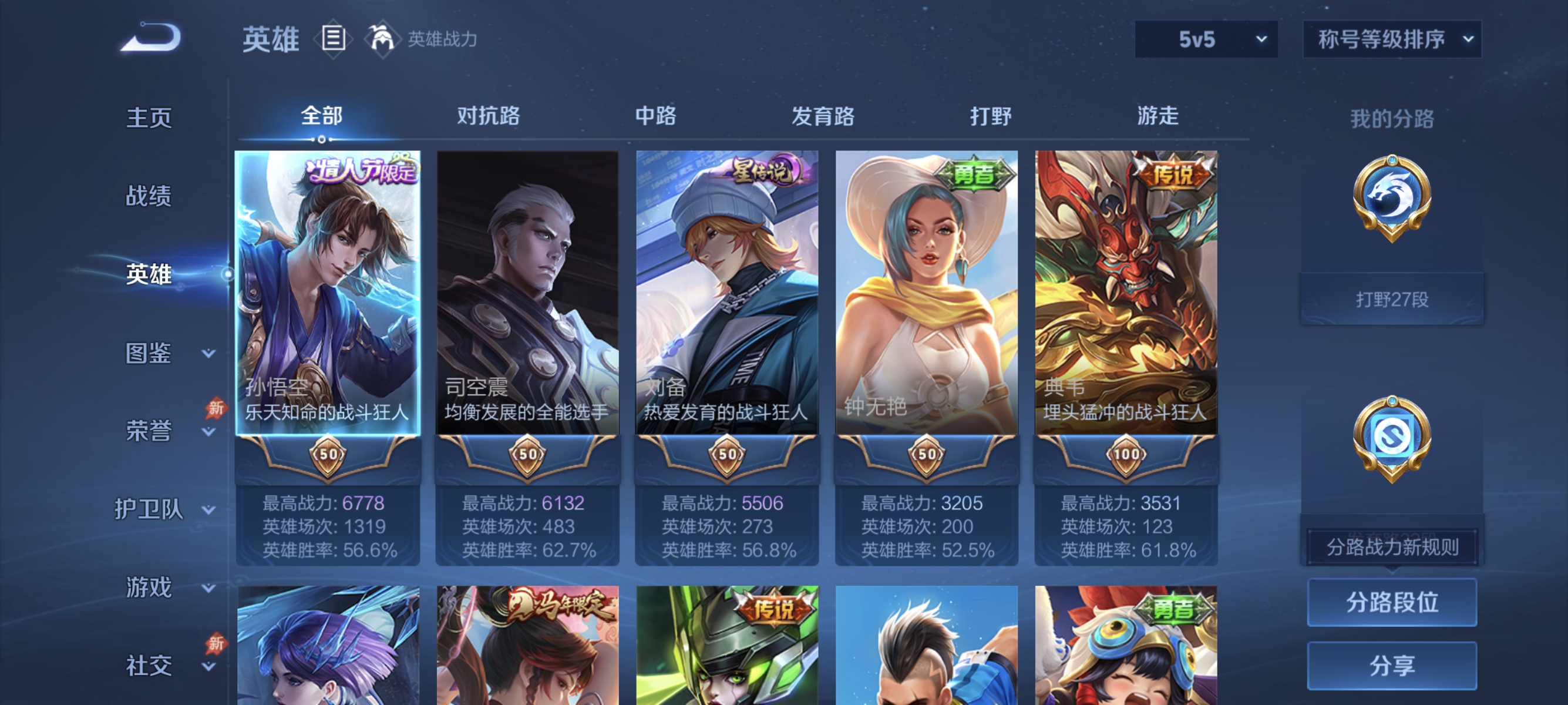Image resolution: width=1568 pixels, height=705 pixels.
Task: Click the 分路段位 button
Action: click(1394, 603)
